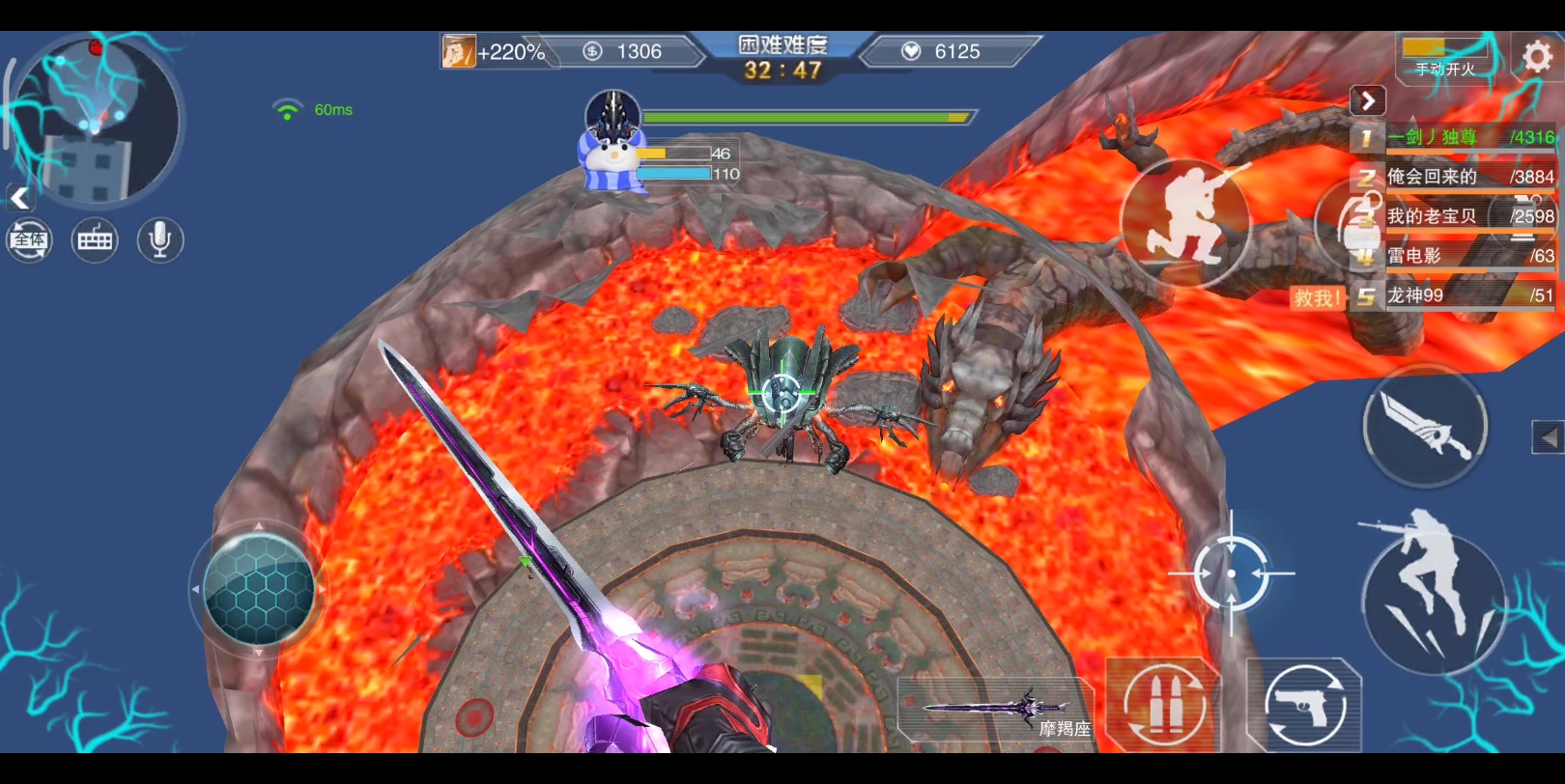Expand the left side panel arrow
This screenshot has width=1565, height=784.
pos(19,199)
